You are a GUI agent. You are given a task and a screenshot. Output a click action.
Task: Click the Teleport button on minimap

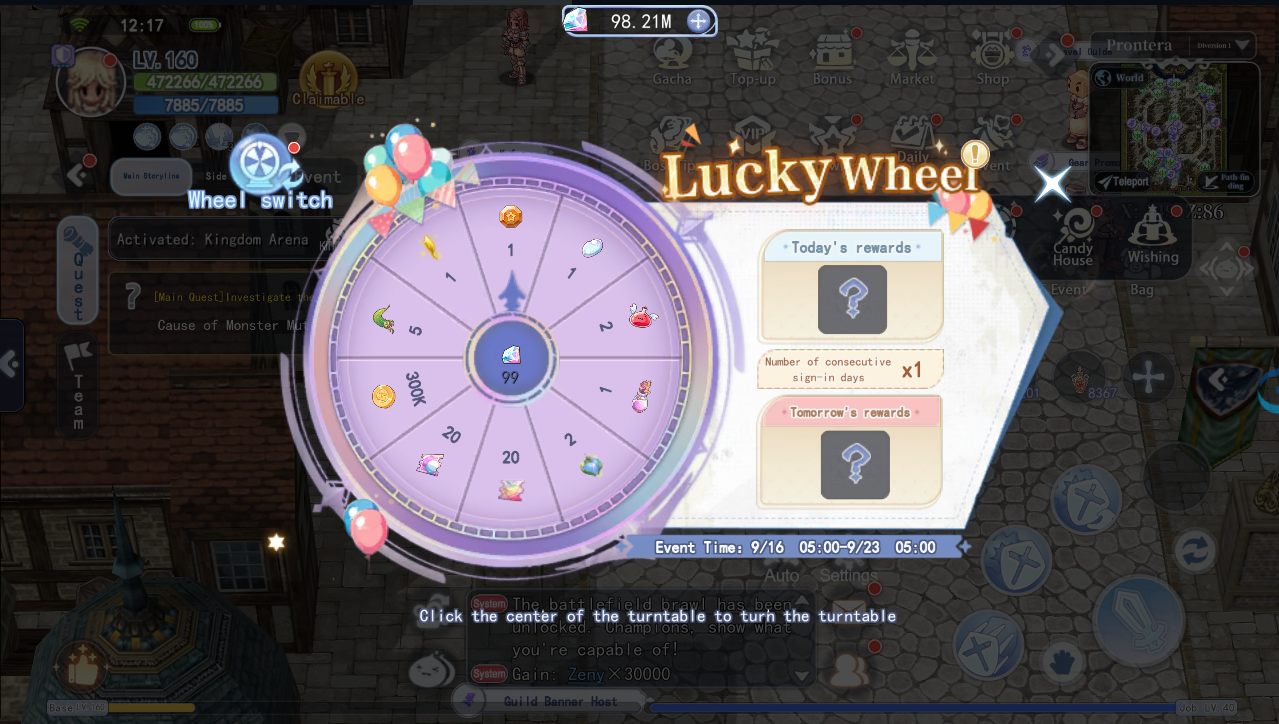click(1122, 181)
